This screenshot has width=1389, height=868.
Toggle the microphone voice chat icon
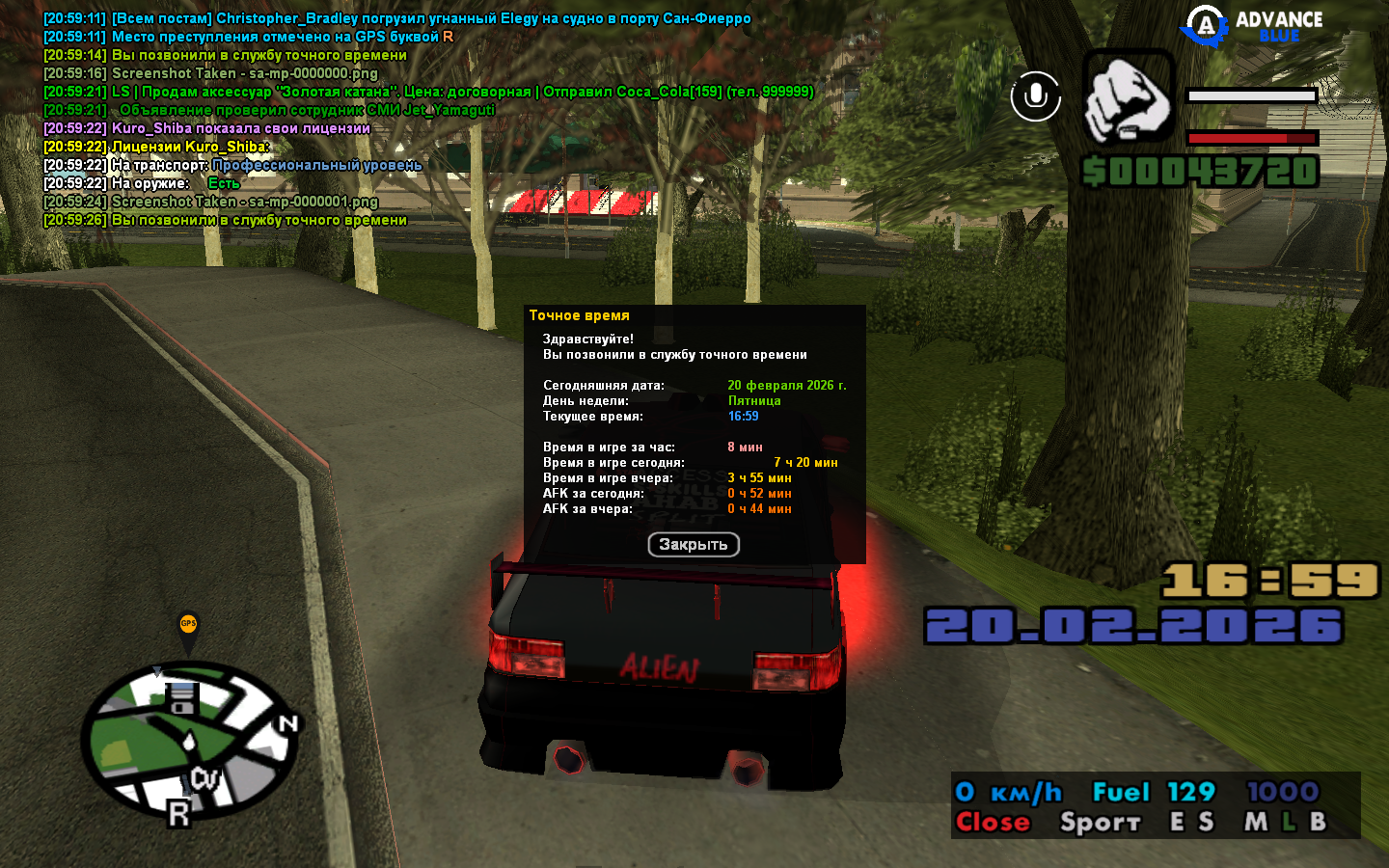pos(1035,96)
